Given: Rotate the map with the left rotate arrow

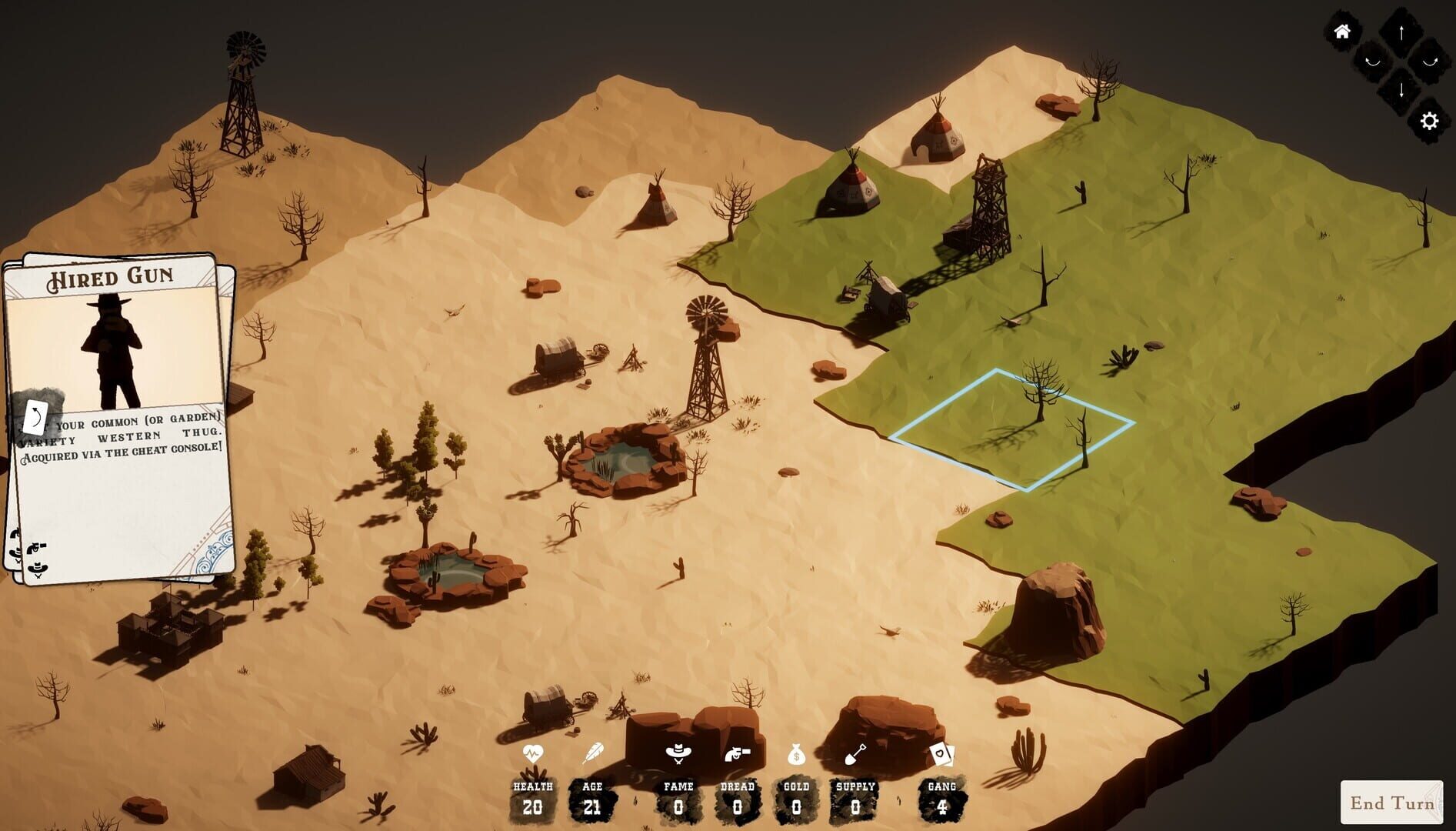Looking at the screenshot, I should coord(1373,62).
